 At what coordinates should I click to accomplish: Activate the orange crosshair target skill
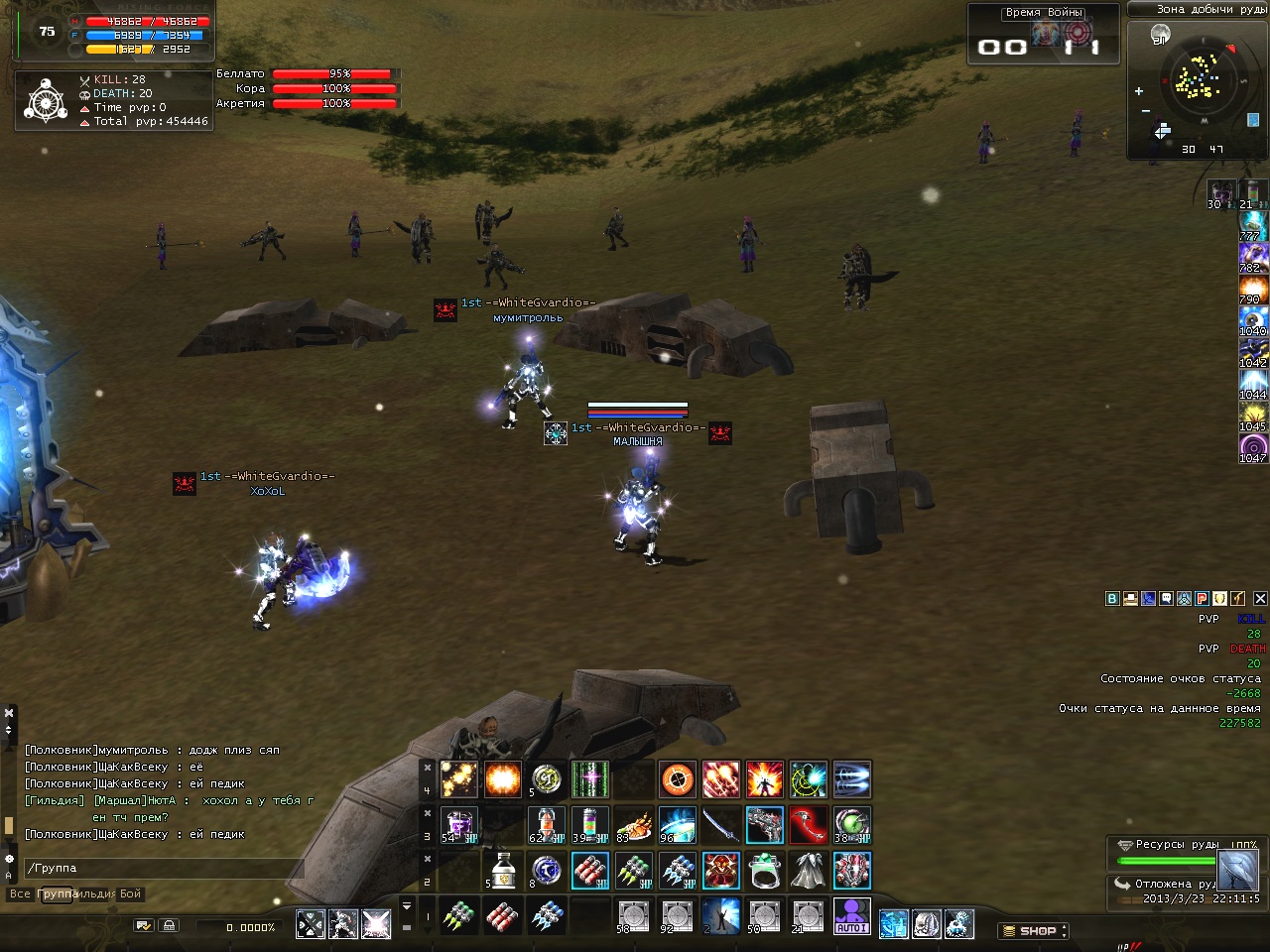[678, 779]
